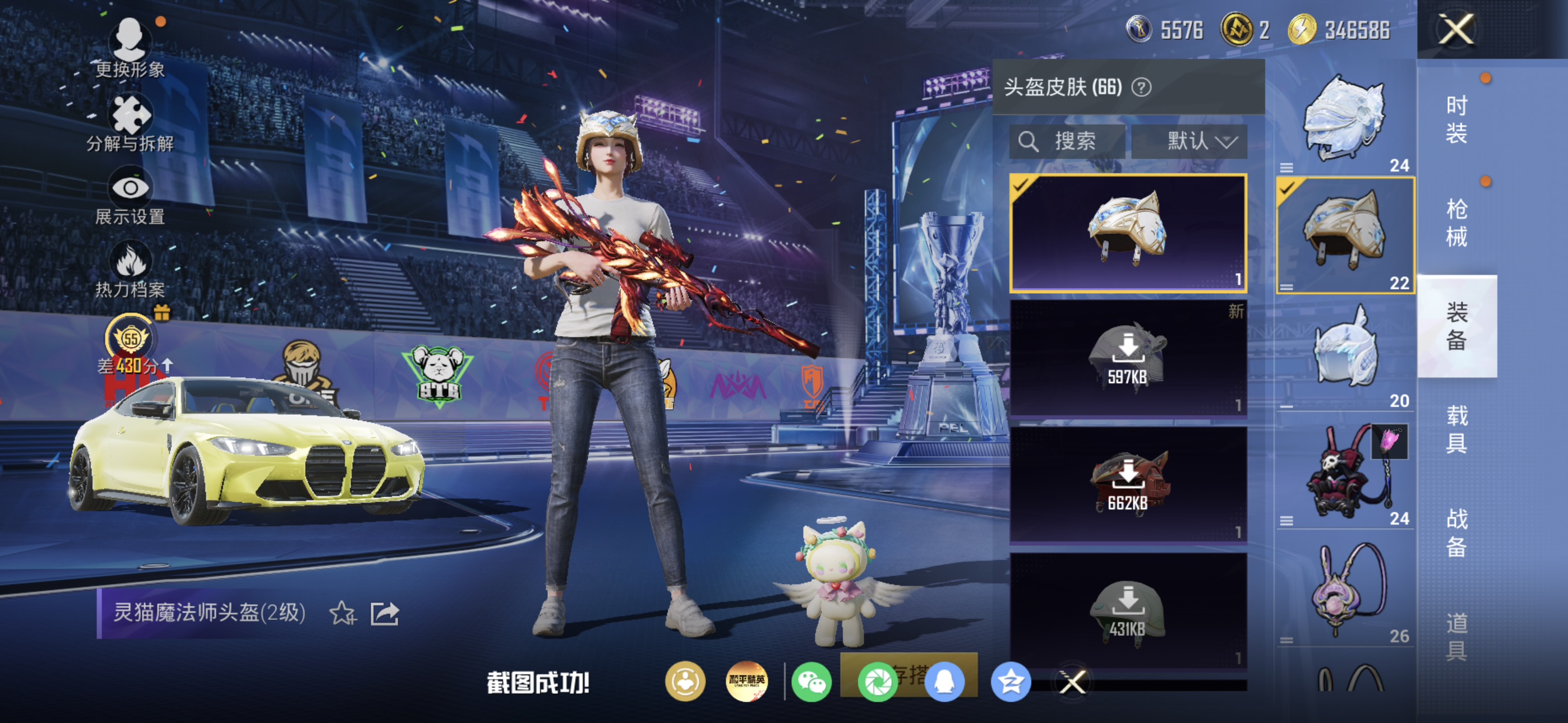Share the helmet using the arrow icon
This screenshot has width=1568, height=723.
pos(385,613)
